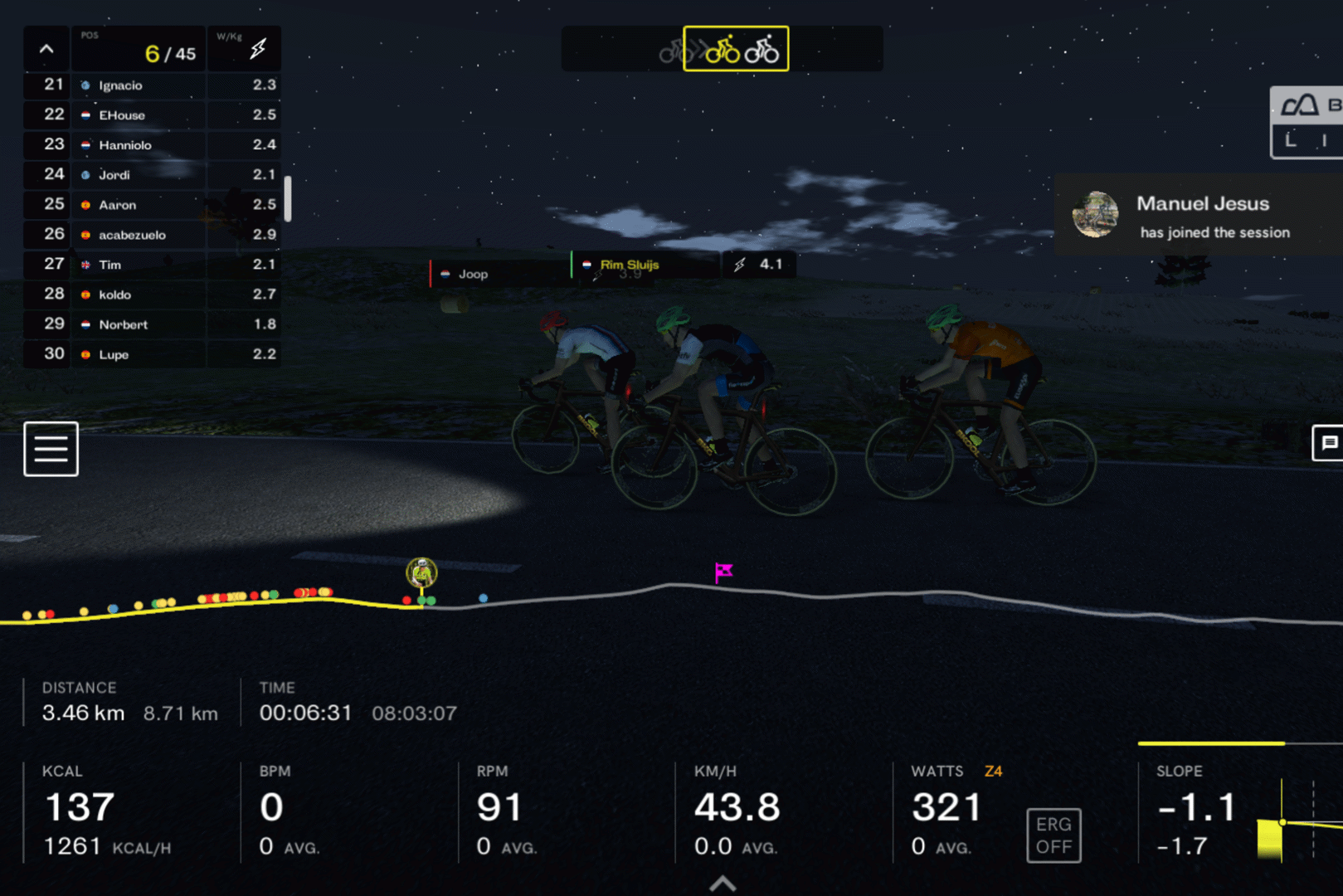1343x896 pixels.
Task: Toggle the ERG OFF button
Action: [1053, 835]
